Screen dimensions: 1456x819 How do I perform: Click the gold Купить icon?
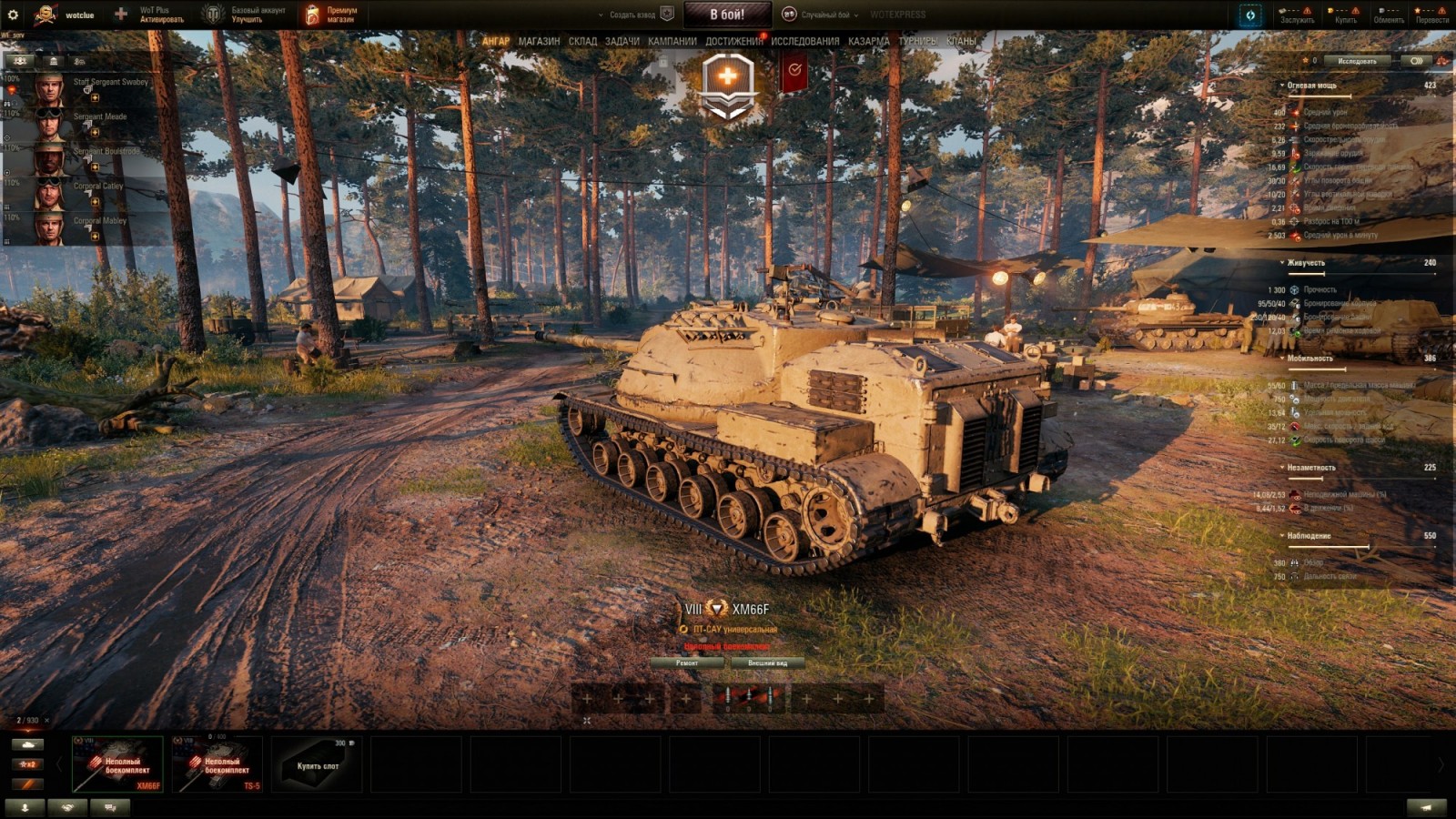1330,11
